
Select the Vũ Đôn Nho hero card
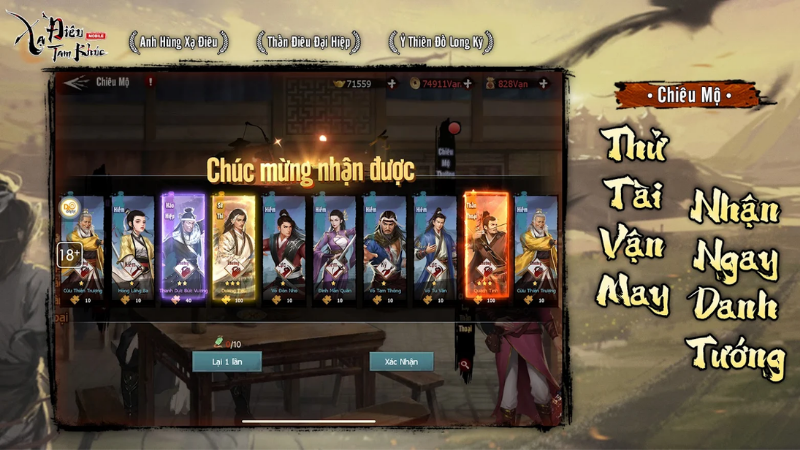tap(284, 249)
